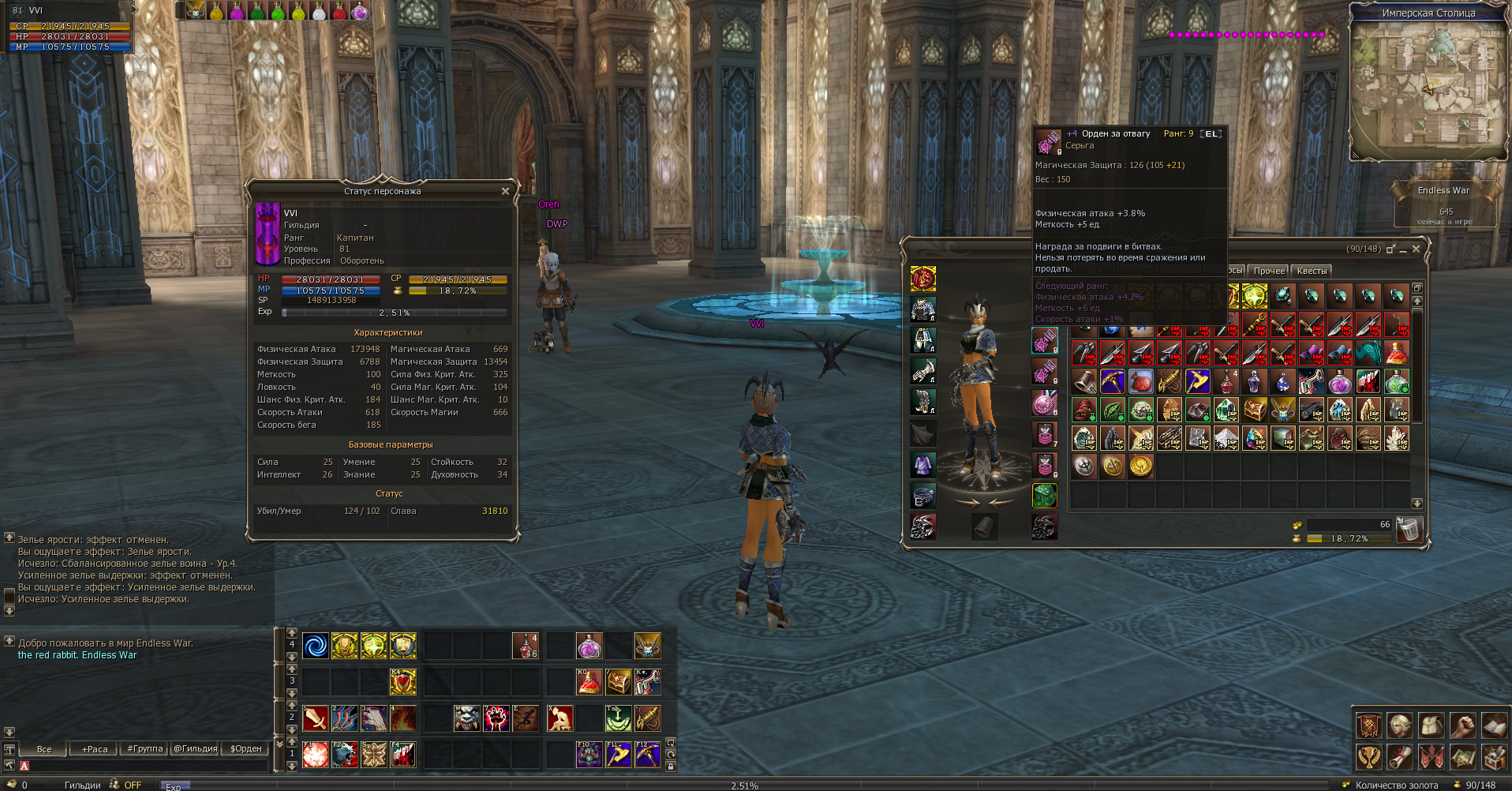Open the Прочее inventory tab
This screenshot has height=791, width=1512.
(x=1268, y=271)
